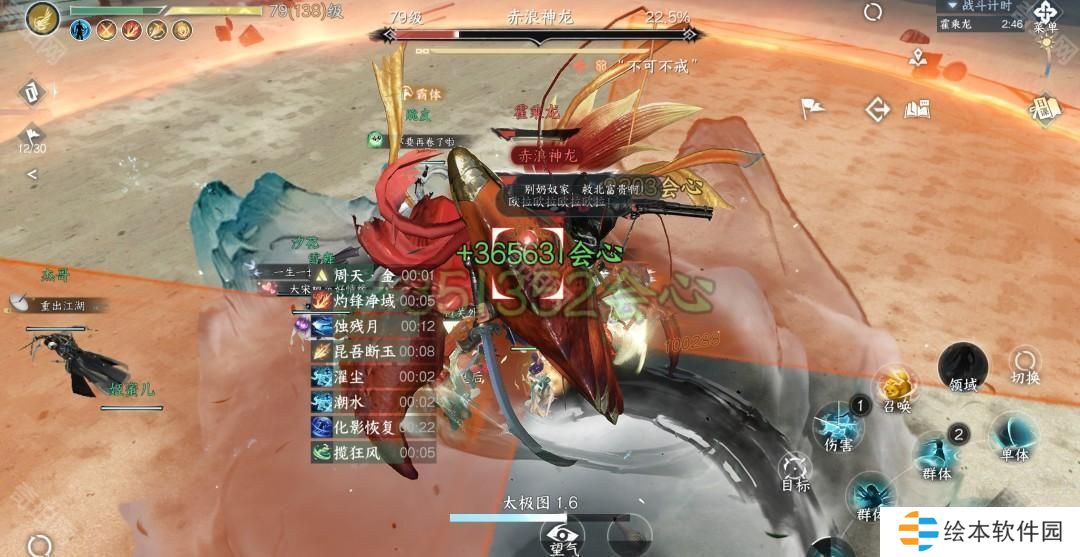Expand the left panel arrow
The height and width of the screenshot is (557, 1080).
32,174
